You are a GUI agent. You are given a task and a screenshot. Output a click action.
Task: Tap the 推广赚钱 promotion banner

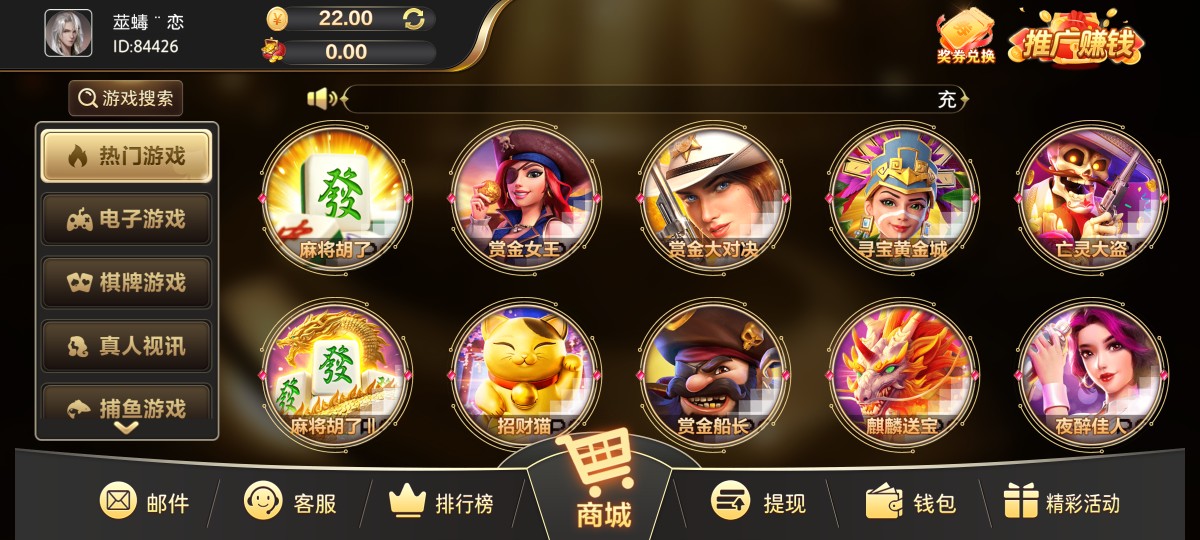[x=1076, y=40]
